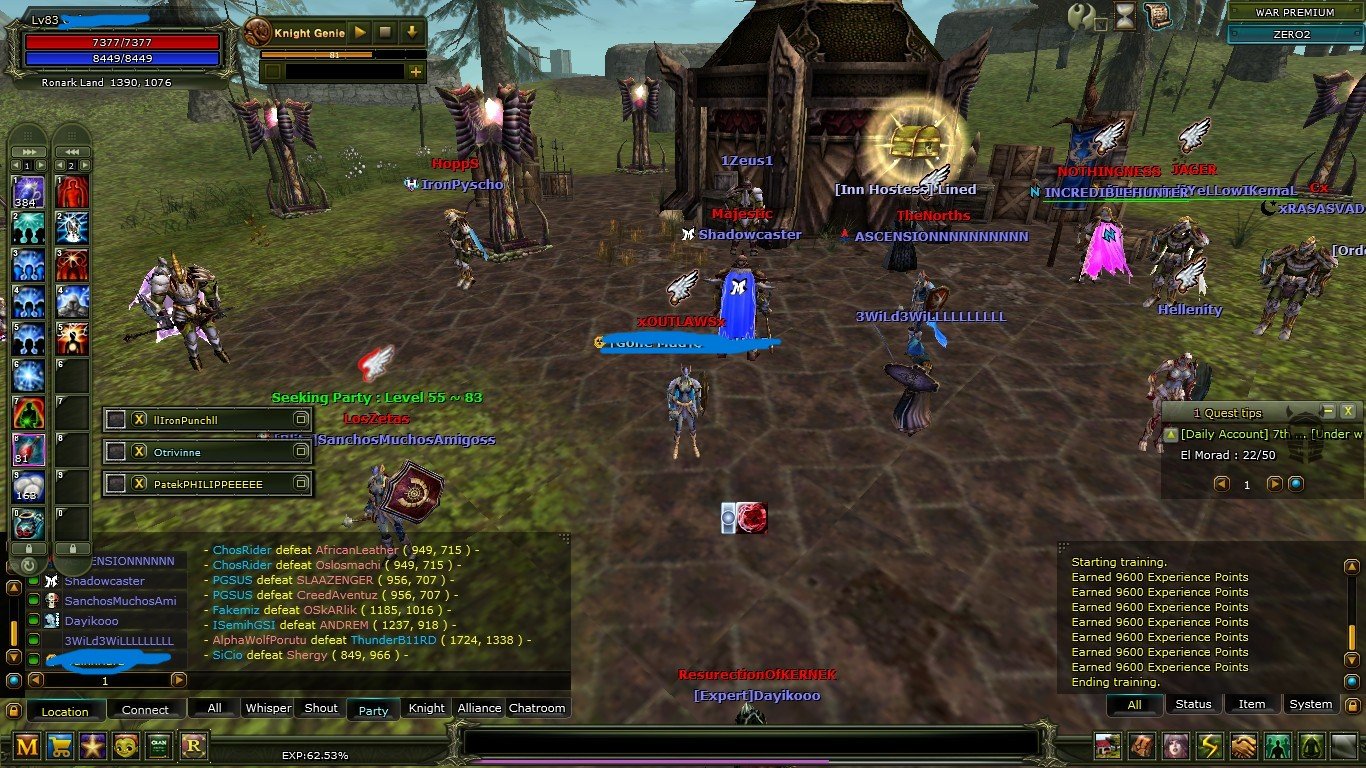Open the Clan menu icon
Viewport: 1366px width, 768px height.
click(160, 748)
